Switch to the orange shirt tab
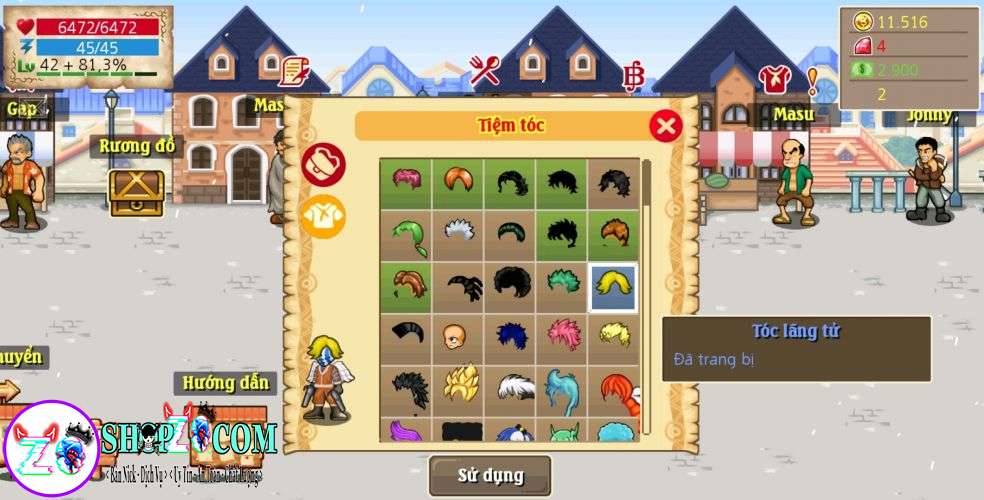The height and width of the screenshot is (500, 984). pos(323,216)
